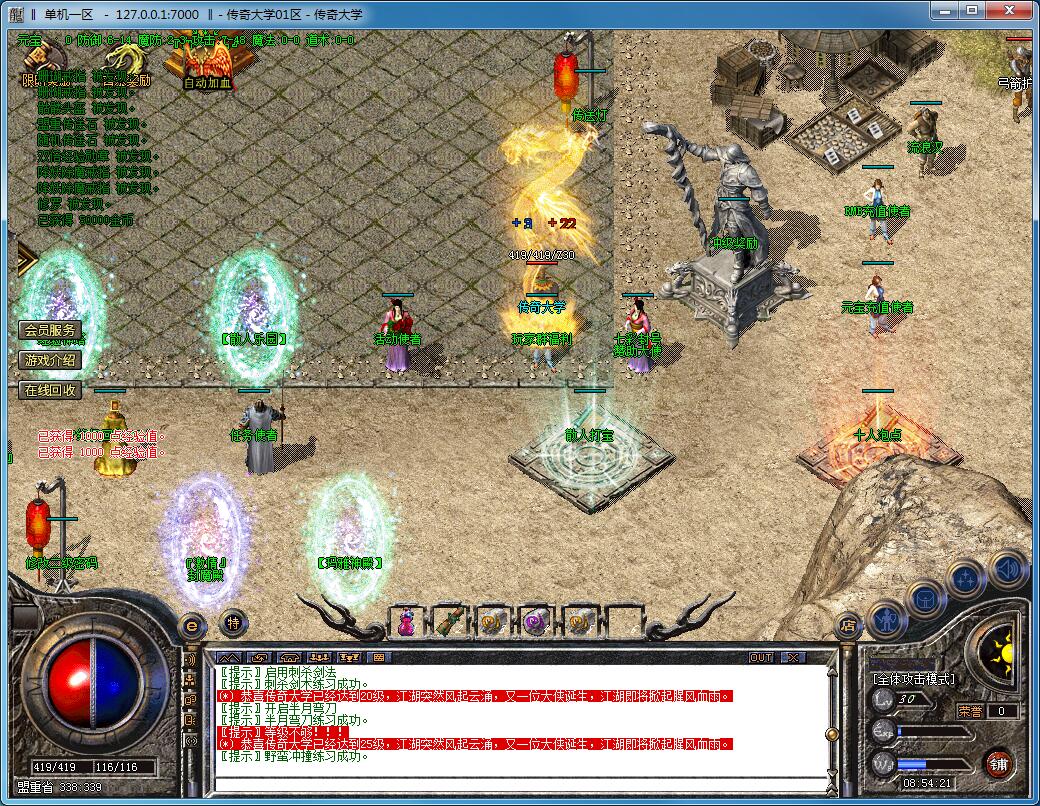This screenshot has height=806, width=1040.
Task: Open the skills sparkle round icon
Action: click(x=967, y=580)
